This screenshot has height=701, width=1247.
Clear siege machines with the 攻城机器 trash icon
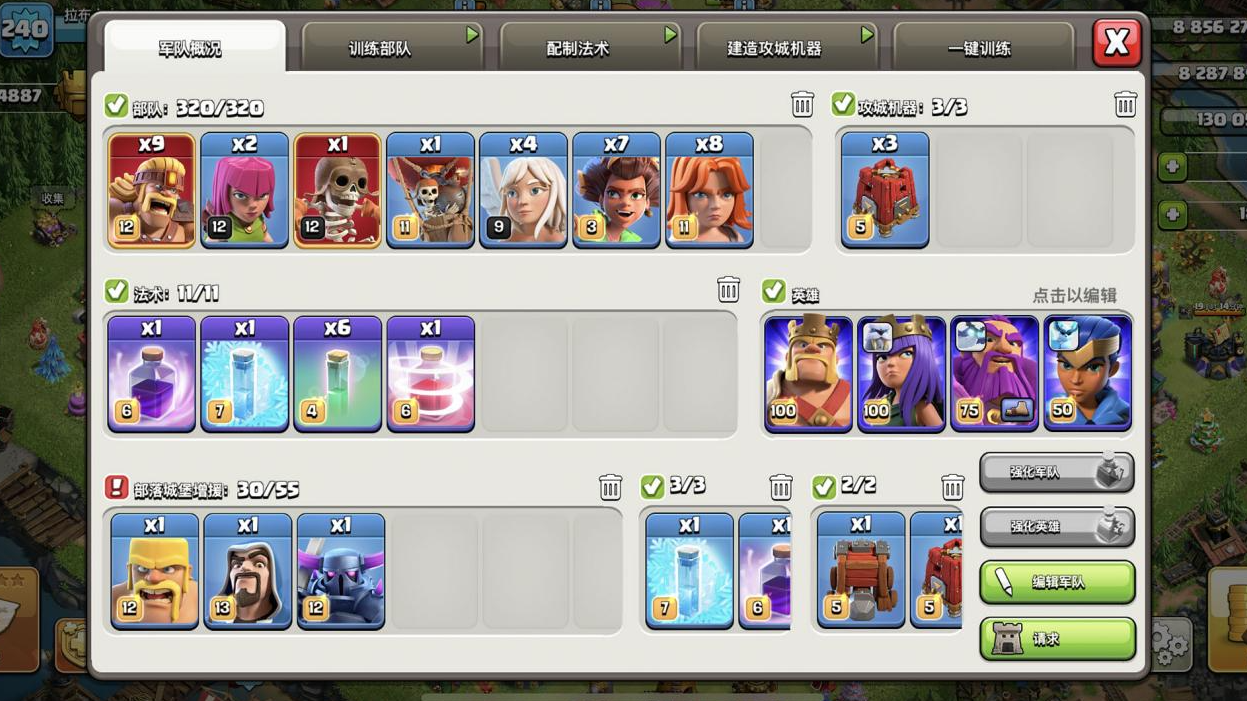[x=1125, y=104]
